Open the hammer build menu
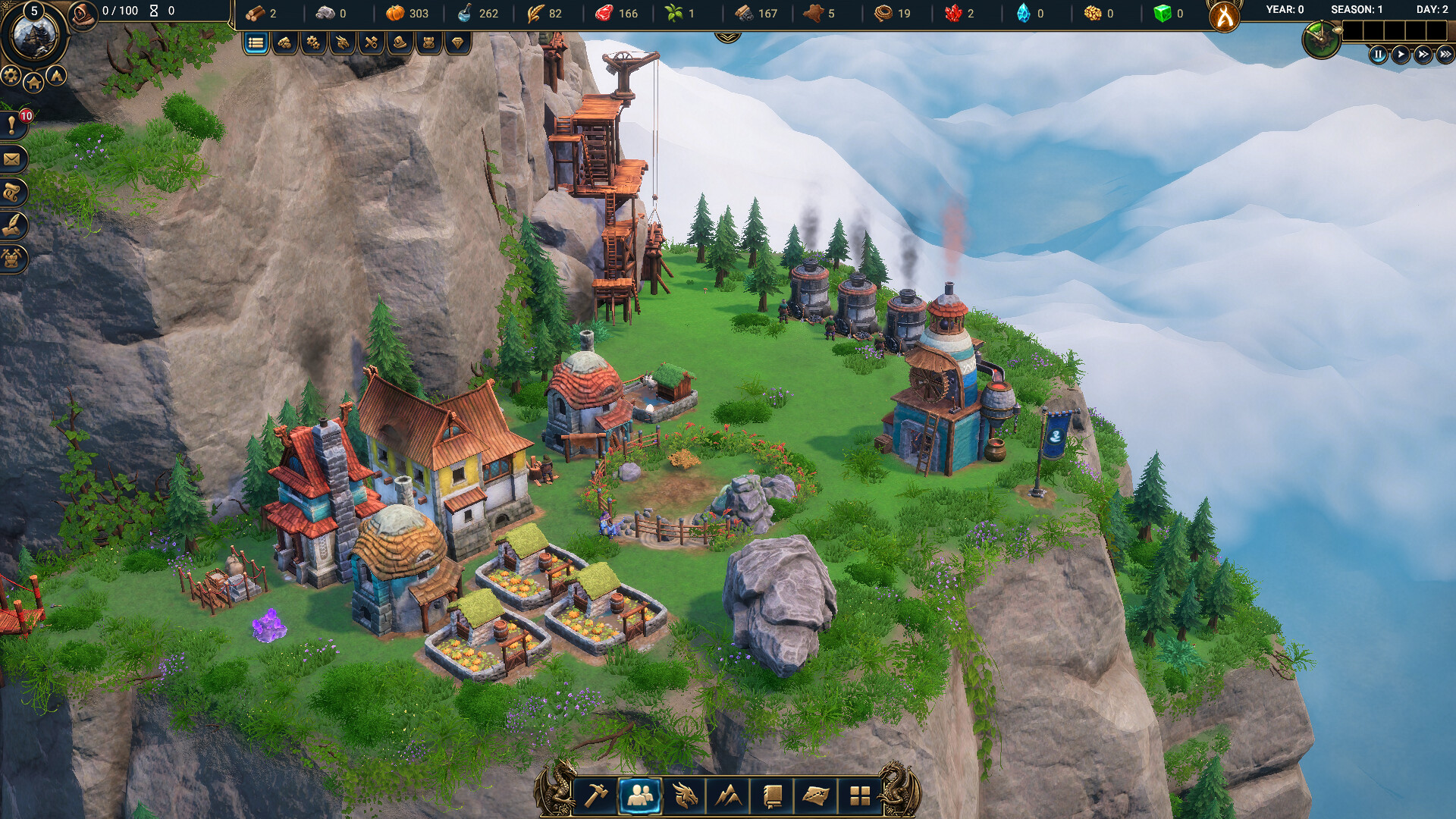This screenshot has width=1456, height=819. pyautogui.click(x=596, y=795)
